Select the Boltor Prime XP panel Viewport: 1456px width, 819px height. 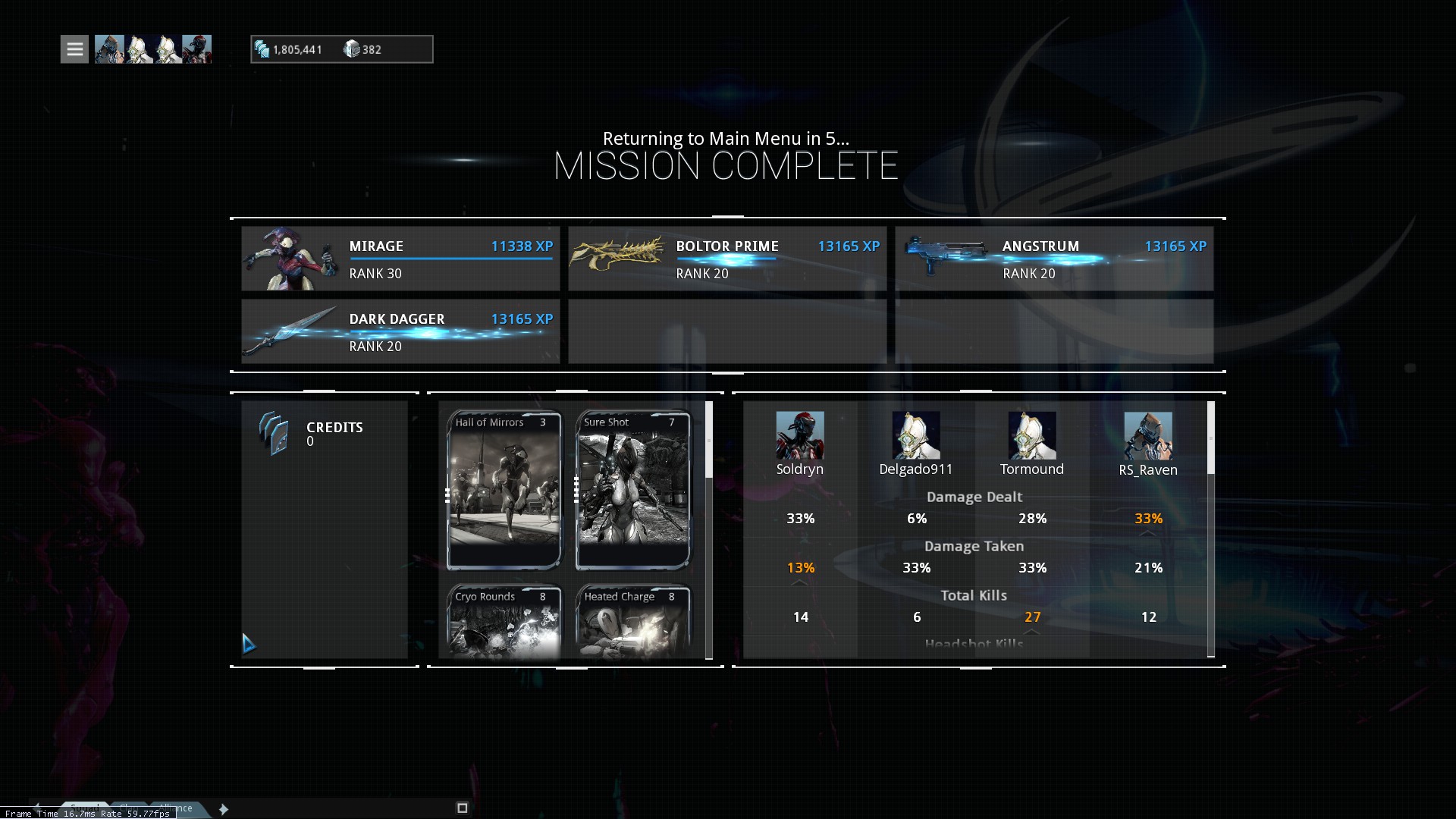(726, 259)
